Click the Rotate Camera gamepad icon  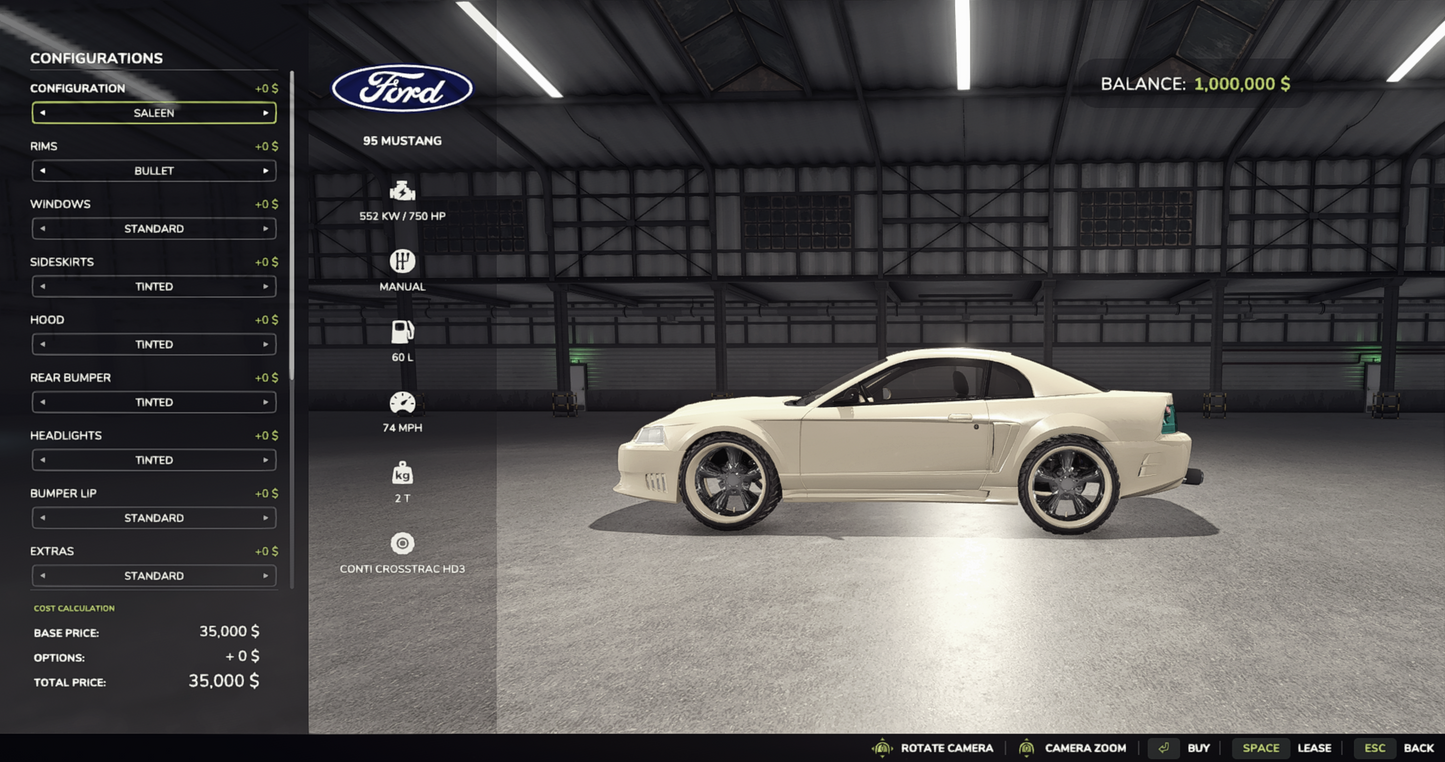click(x=881, y=746)
